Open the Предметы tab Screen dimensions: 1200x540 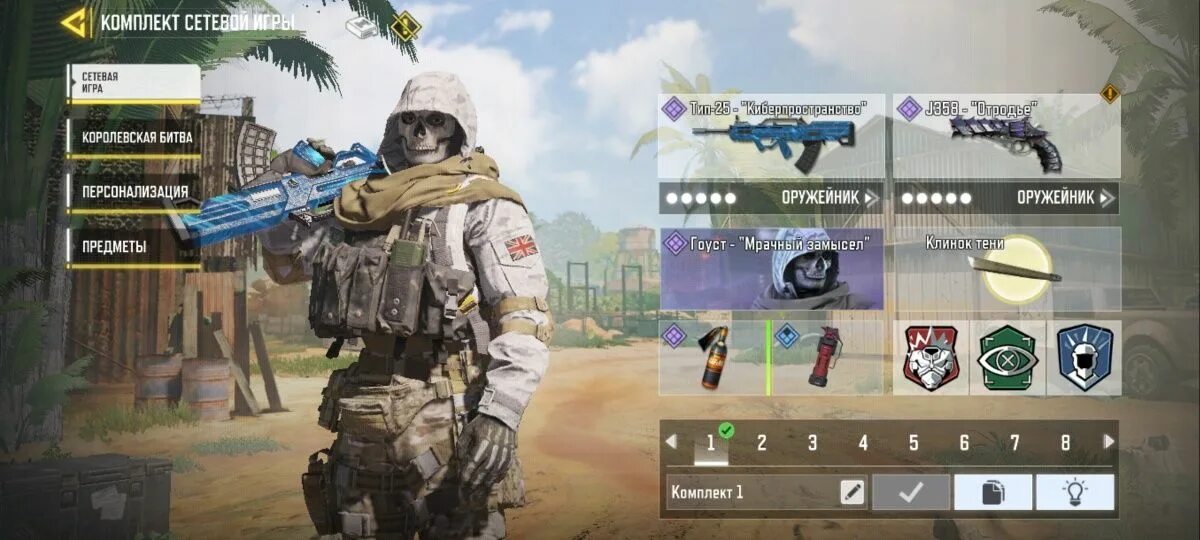tap(134, 246)
